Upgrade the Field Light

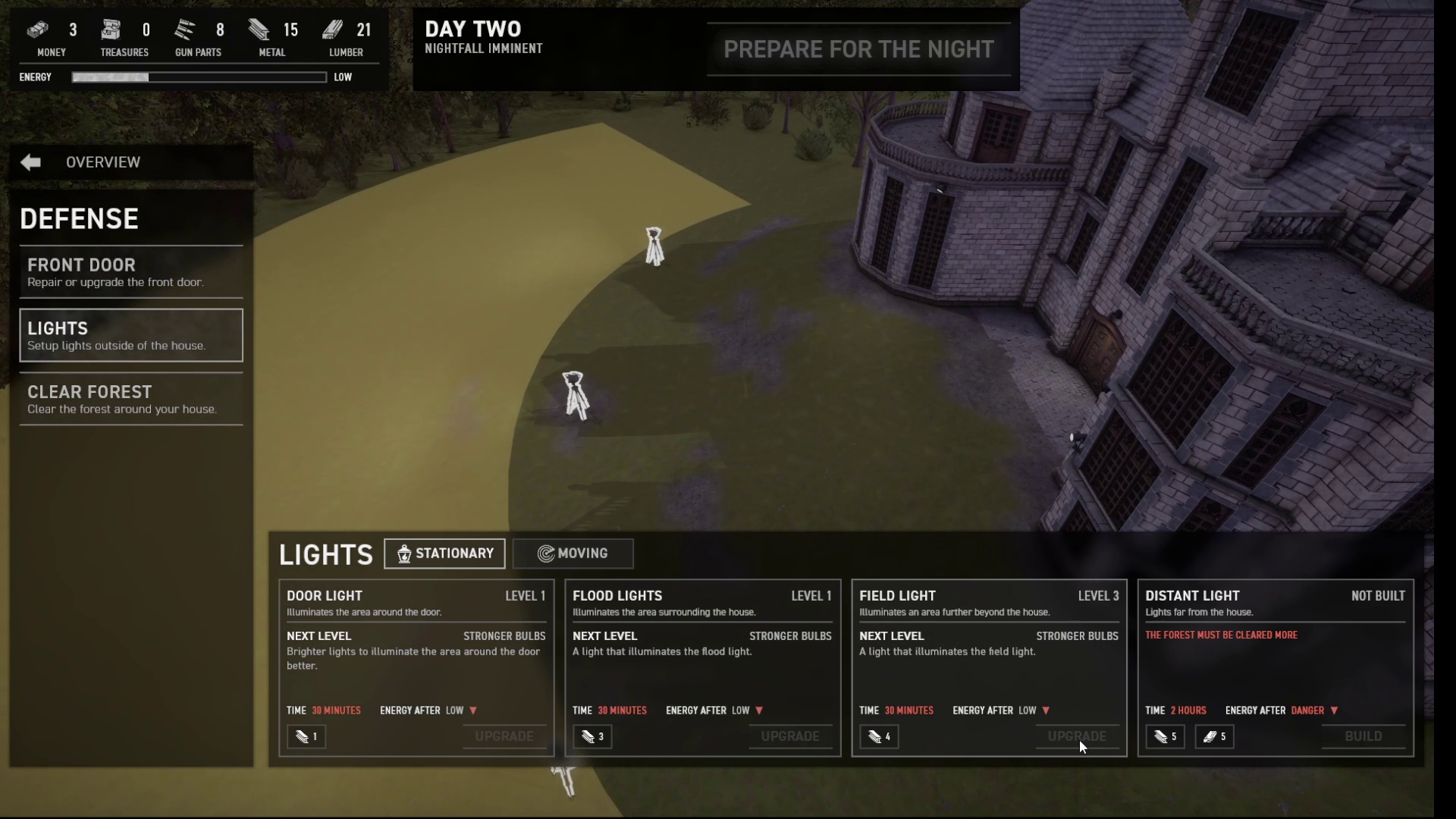1077,736
